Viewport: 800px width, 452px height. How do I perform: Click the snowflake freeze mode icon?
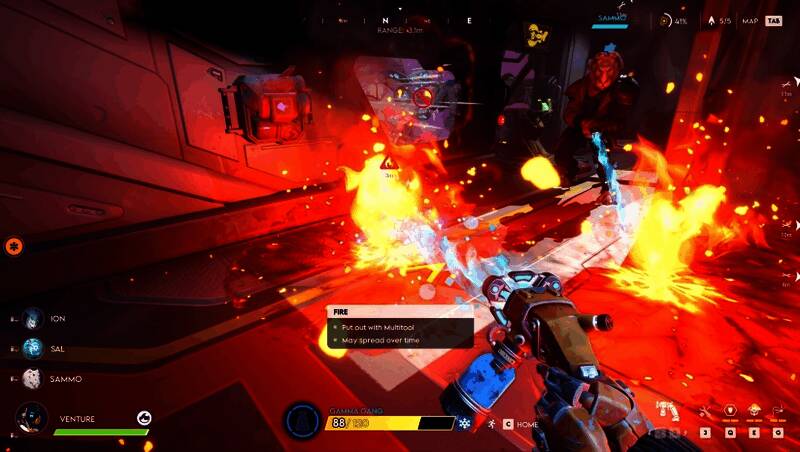pyautogui.click(x=464, y=424)
